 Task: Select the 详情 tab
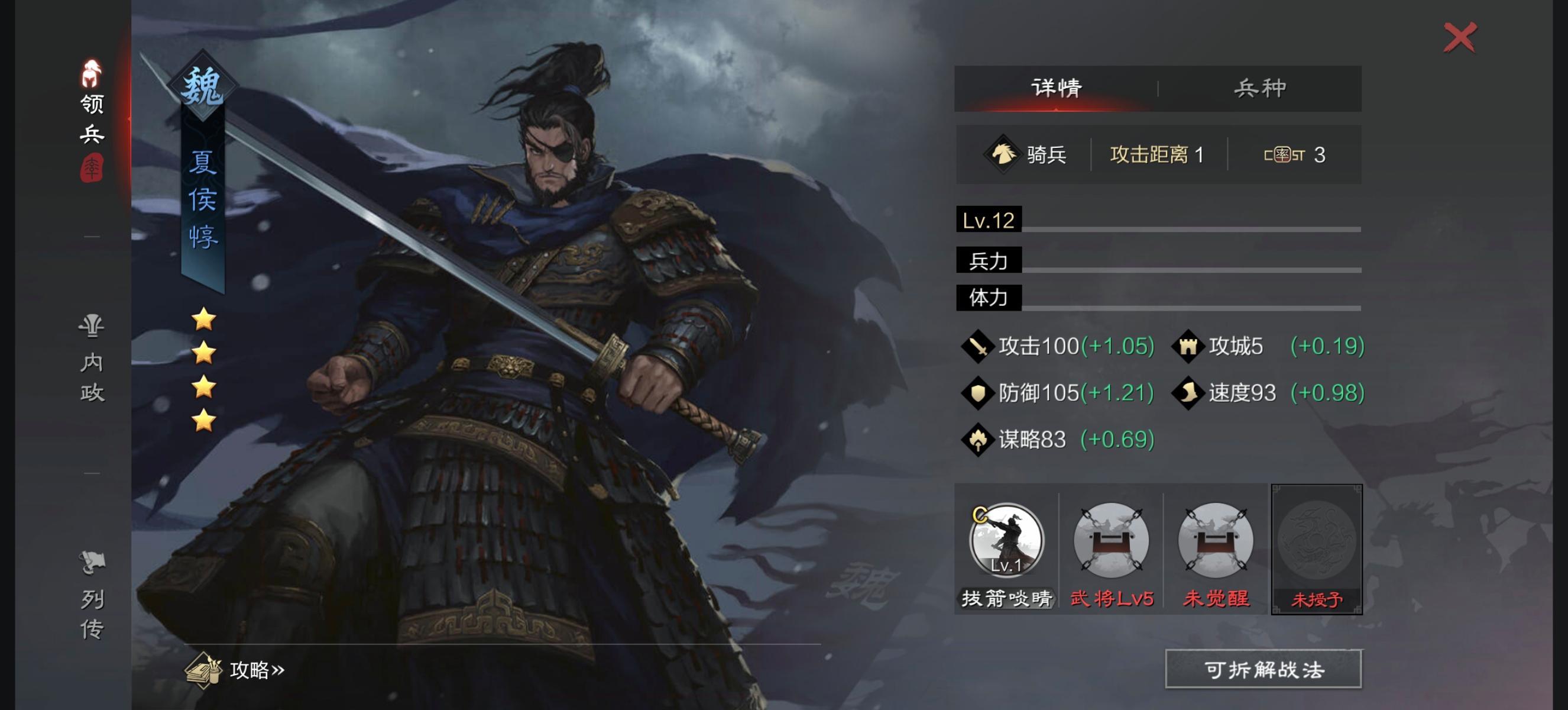(x=1056, y=88)
